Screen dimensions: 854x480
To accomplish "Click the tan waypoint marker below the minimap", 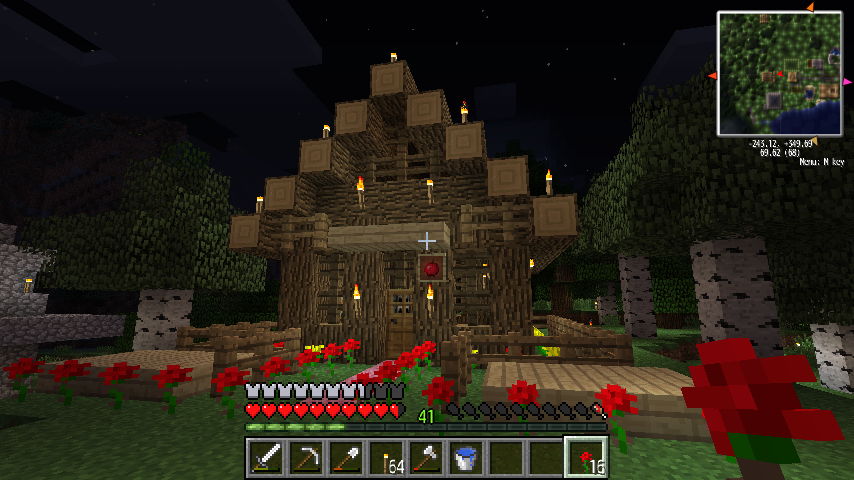I will [812, 140].
